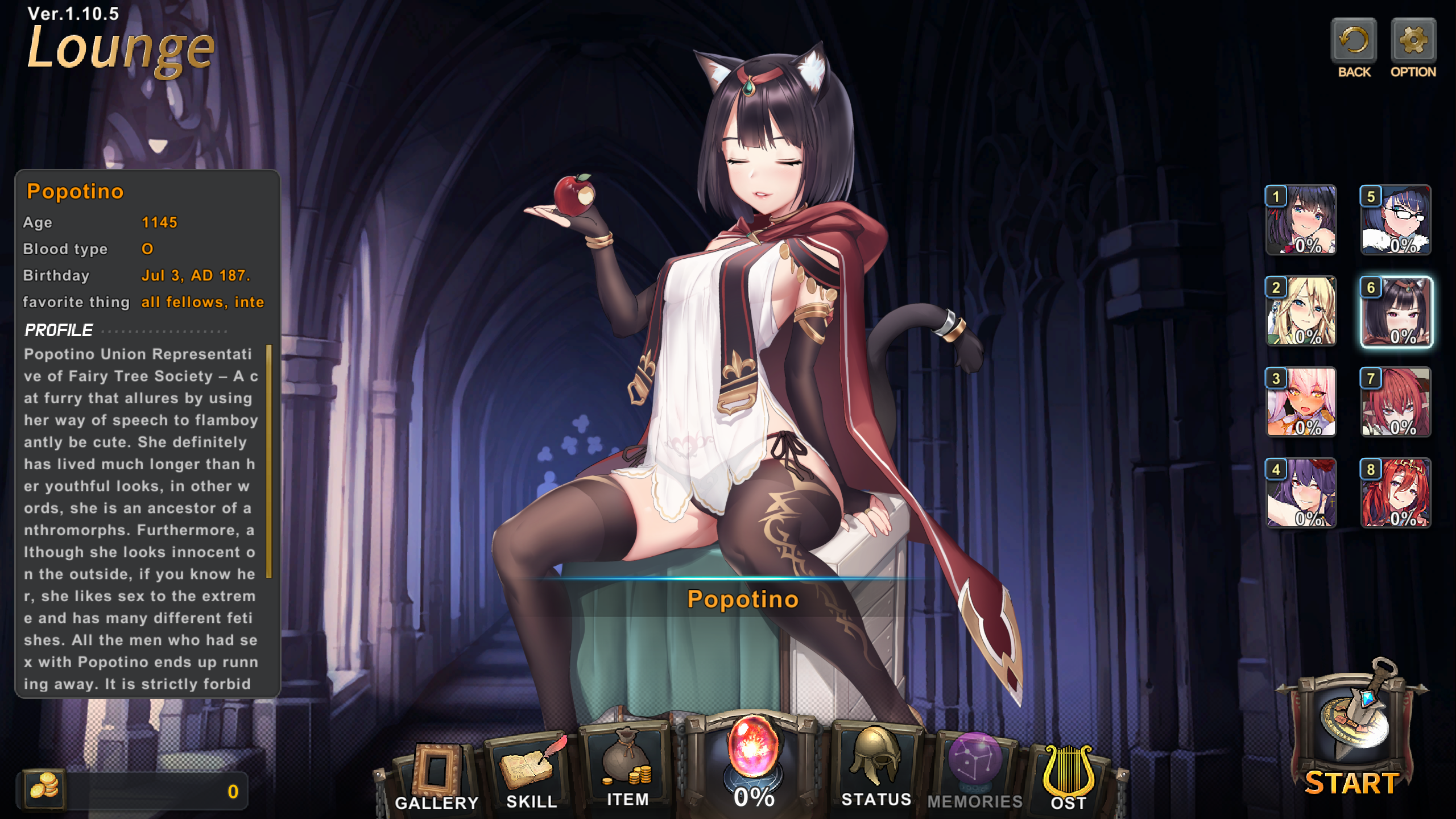Select pink-haired character portrait 3

tap(1301, 402)
